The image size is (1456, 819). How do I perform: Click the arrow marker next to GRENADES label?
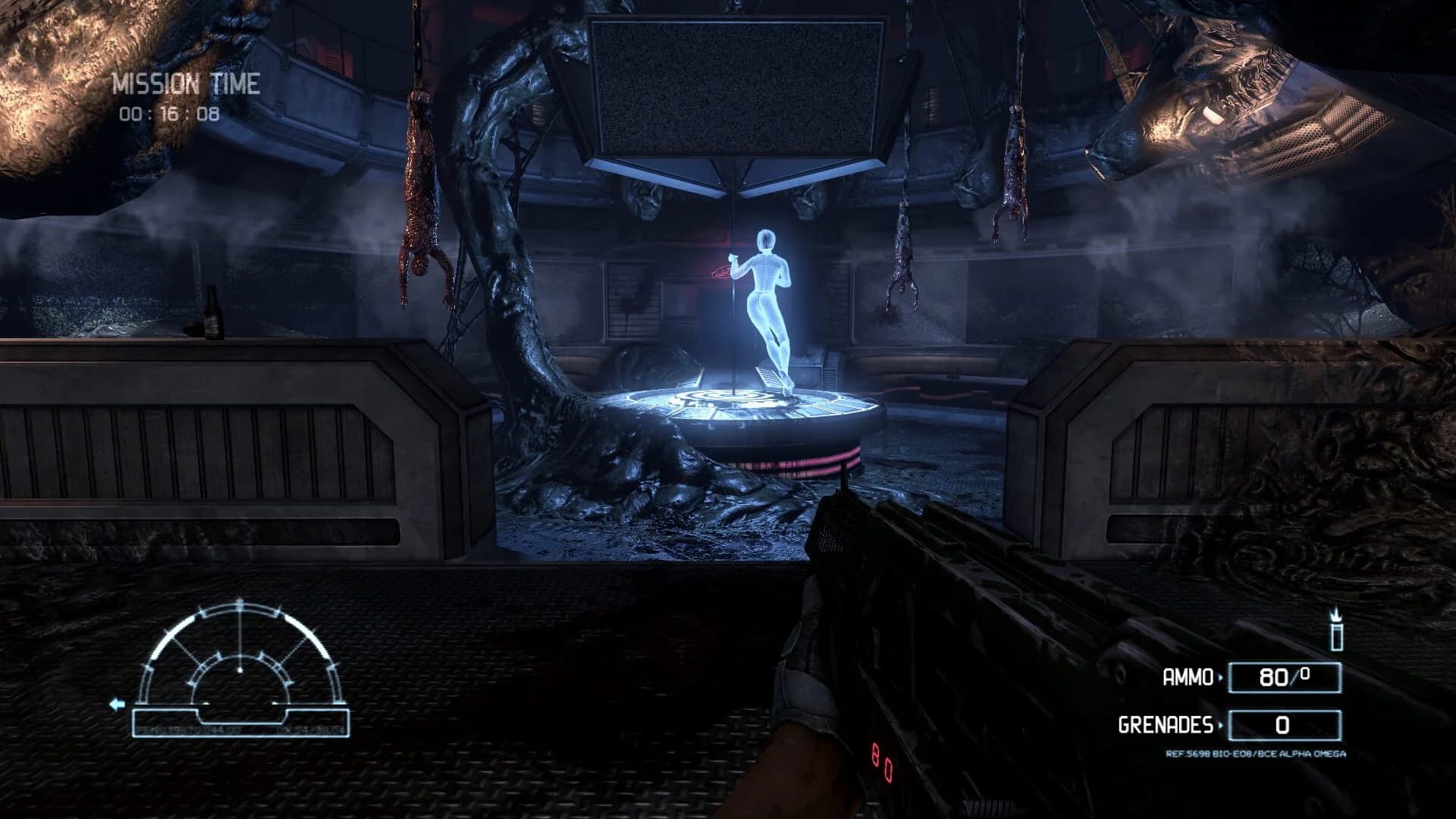(1222, 725)
